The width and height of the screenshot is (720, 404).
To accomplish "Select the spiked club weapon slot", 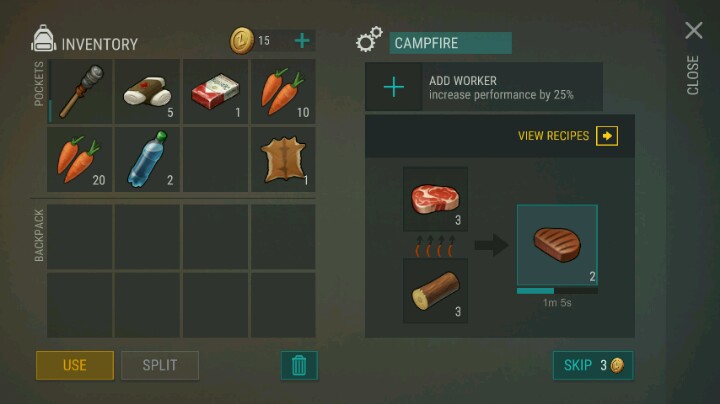I will [x=80, y=91].
